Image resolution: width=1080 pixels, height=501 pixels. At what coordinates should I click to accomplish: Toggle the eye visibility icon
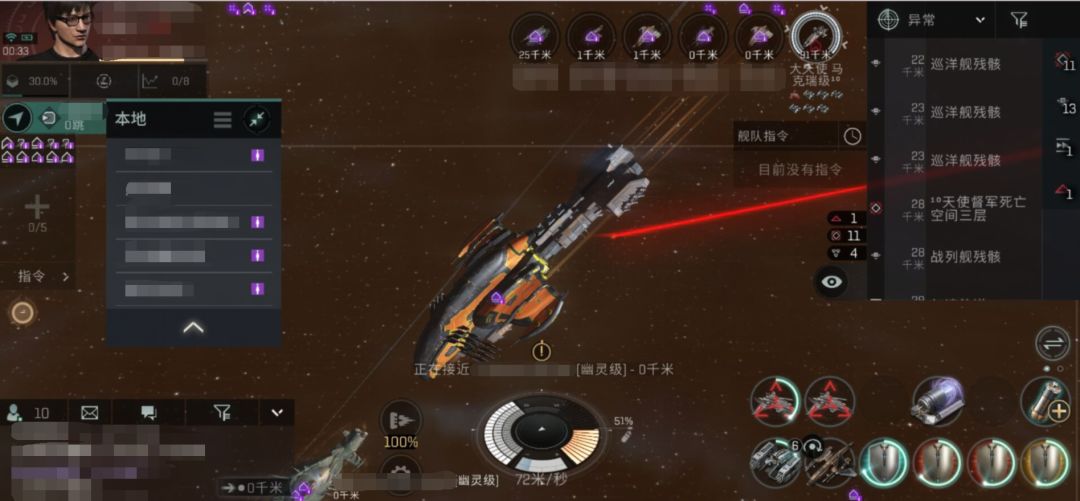tap(832, 282)
